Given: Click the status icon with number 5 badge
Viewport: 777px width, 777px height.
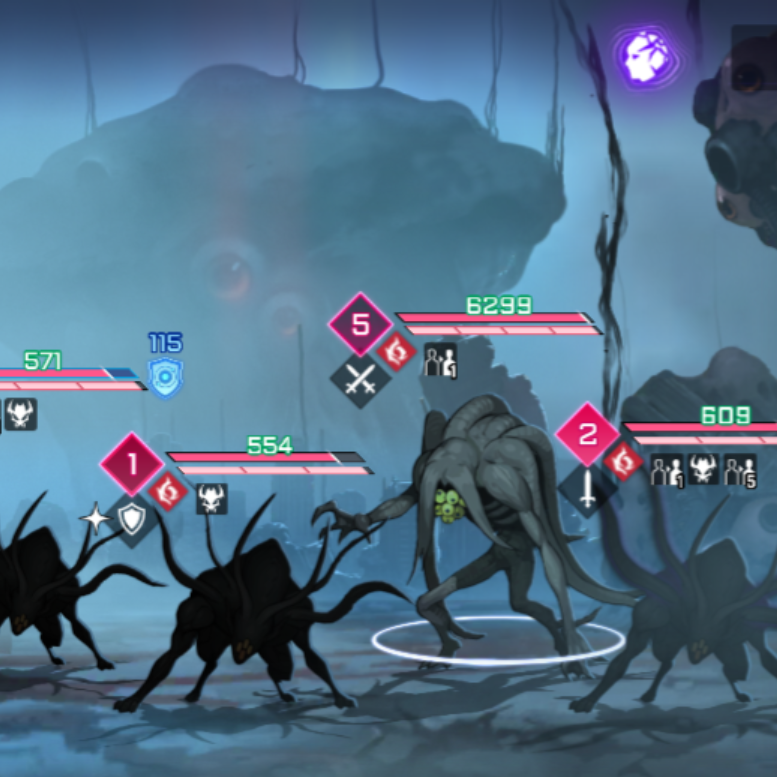Looking at the screenshot, I should 740,469.
